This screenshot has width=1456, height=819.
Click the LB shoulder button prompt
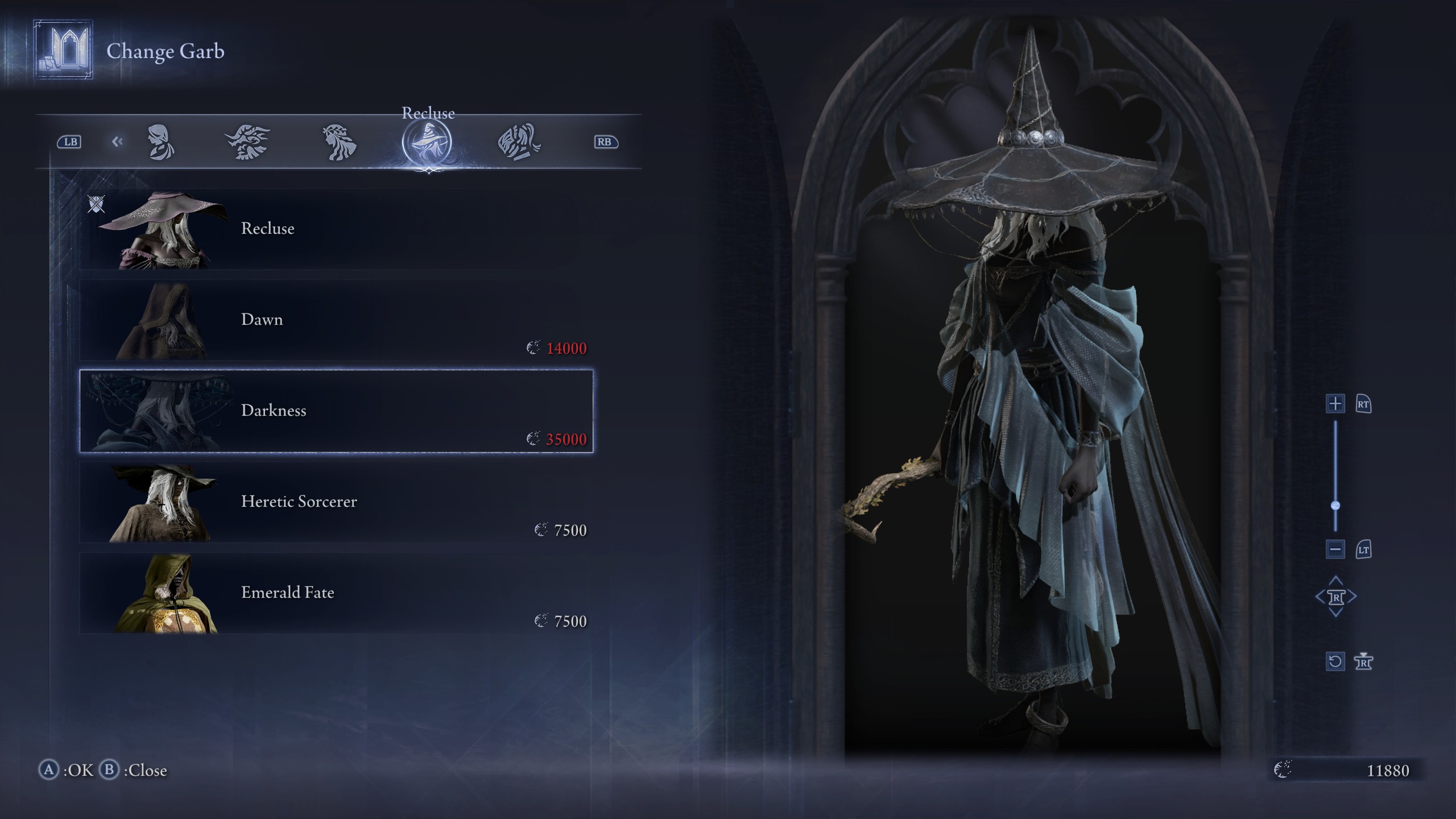[x=72, y=142]
